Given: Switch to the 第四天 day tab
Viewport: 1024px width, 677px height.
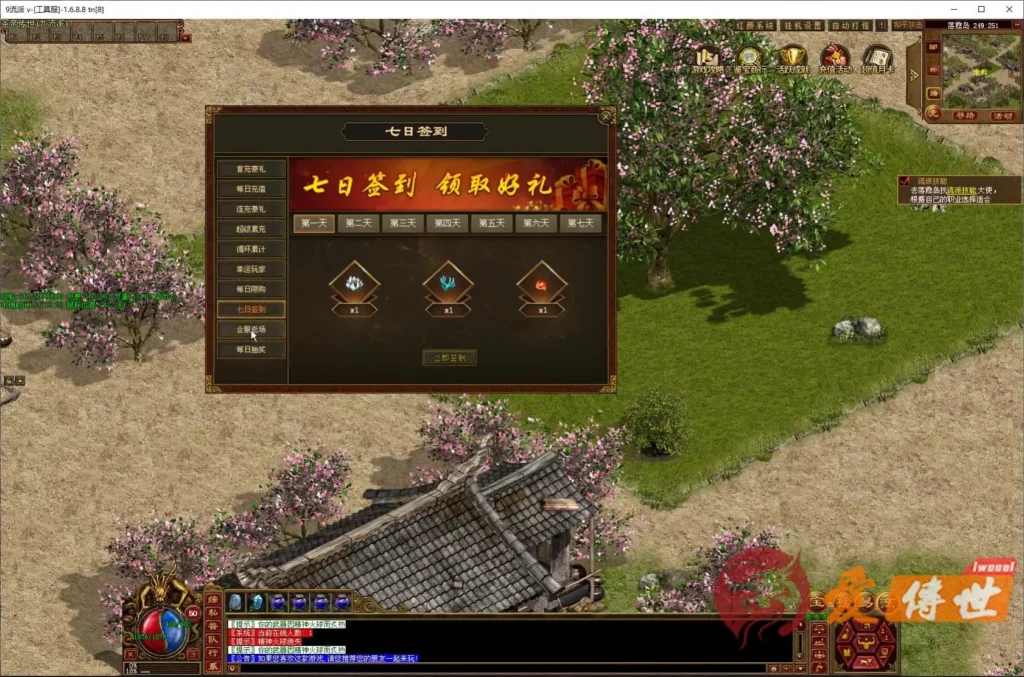Looking at the screenshot, I should coord(447,223).
